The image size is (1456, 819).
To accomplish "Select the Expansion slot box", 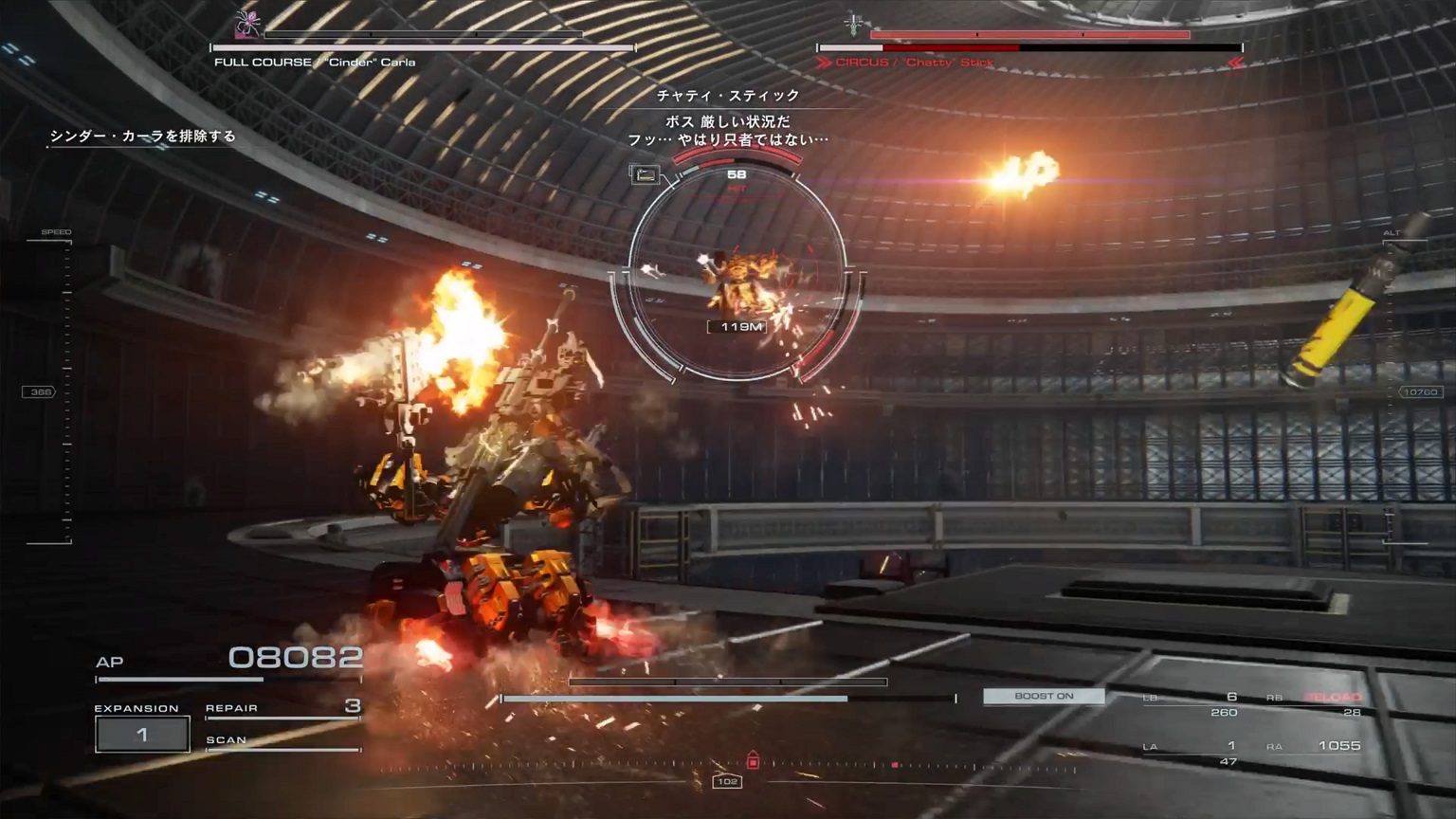I will (142, 735).
